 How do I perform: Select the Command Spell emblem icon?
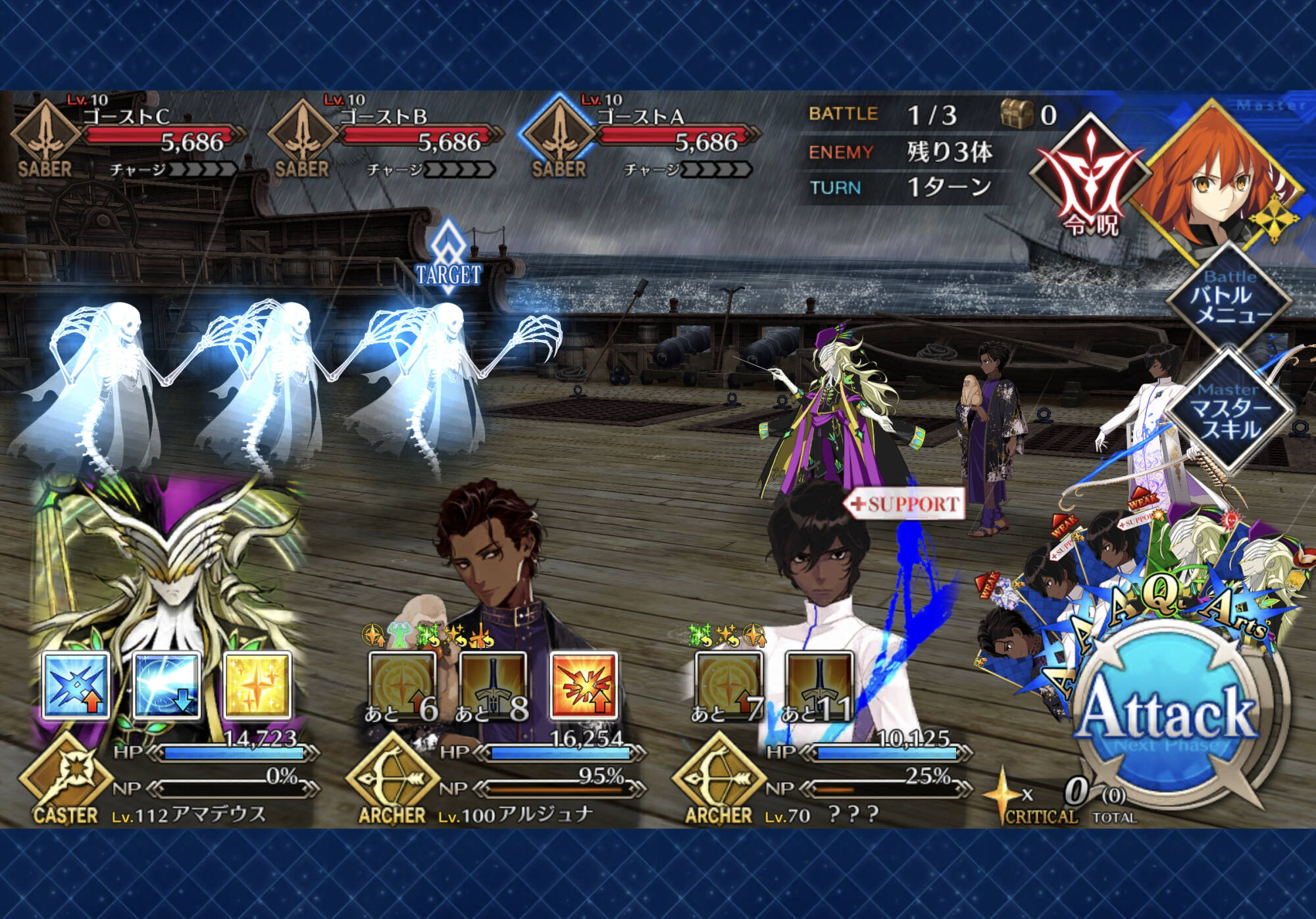[1090, 176]
